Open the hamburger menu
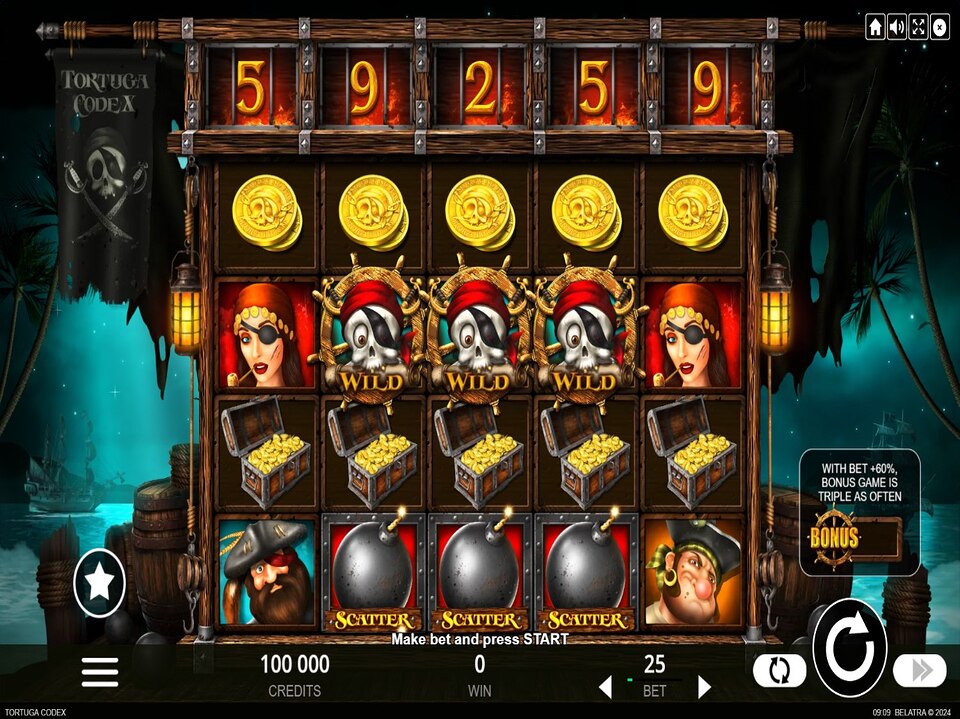Image resolution: width=960 pixels, height=719 pixels. [x=100, y=671]
